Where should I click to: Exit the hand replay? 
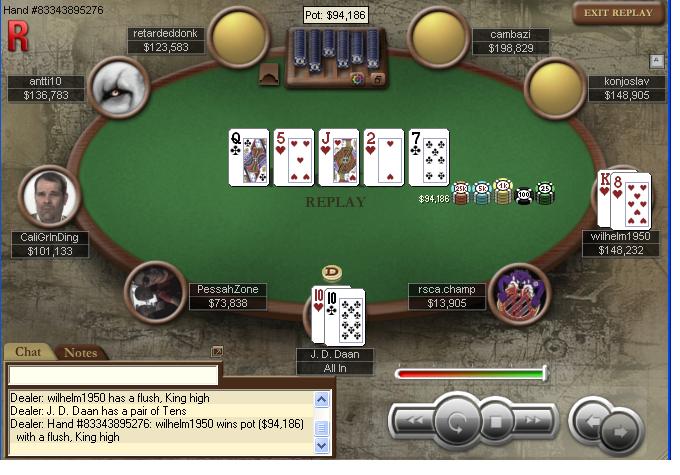(618, 13)
